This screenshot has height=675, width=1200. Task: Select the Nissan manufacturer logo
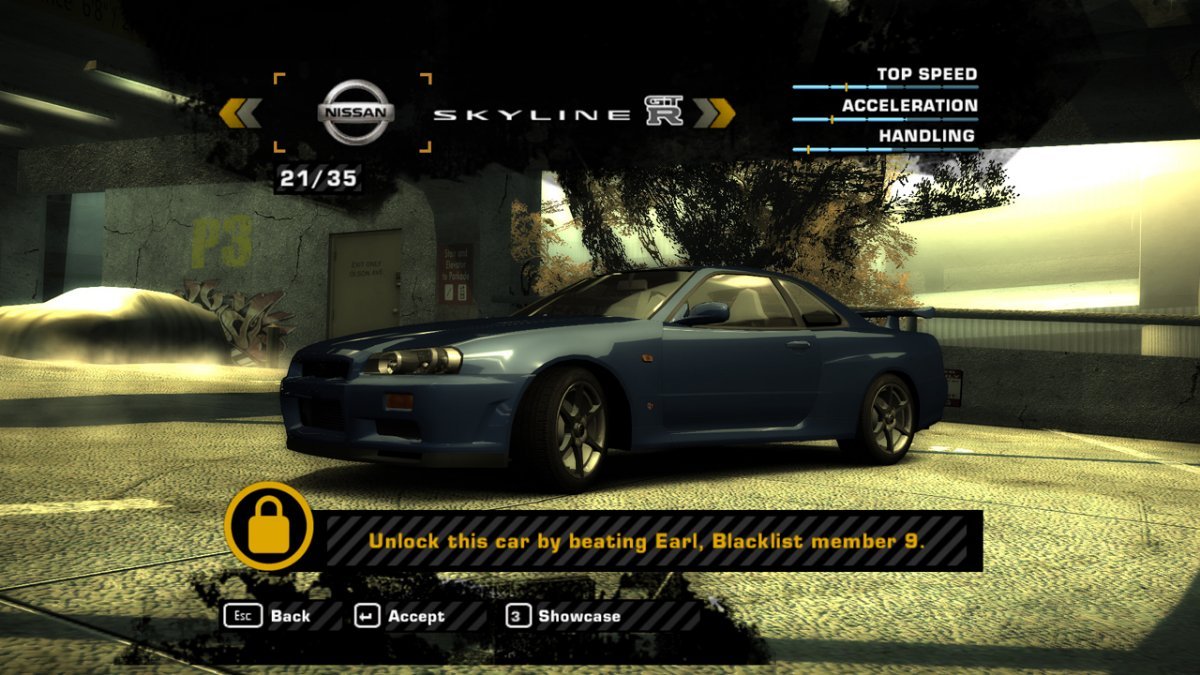[355, 112]
